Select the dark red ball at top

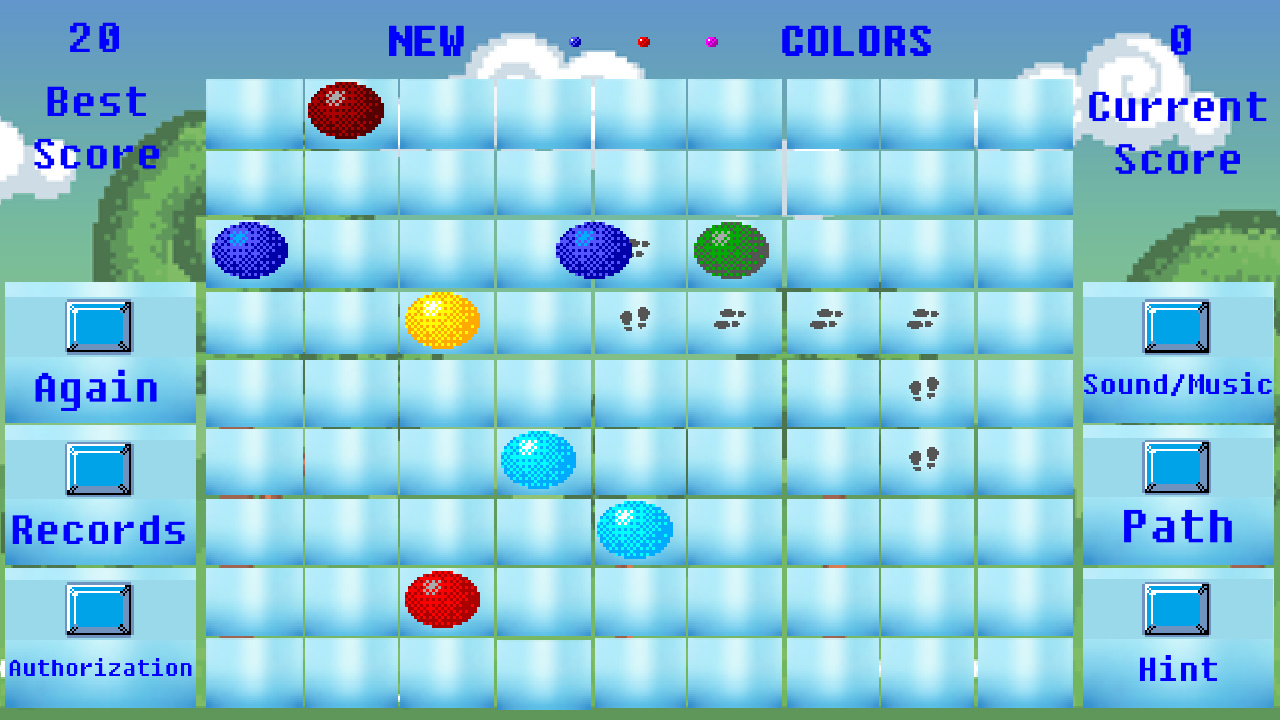pos(347,112)
